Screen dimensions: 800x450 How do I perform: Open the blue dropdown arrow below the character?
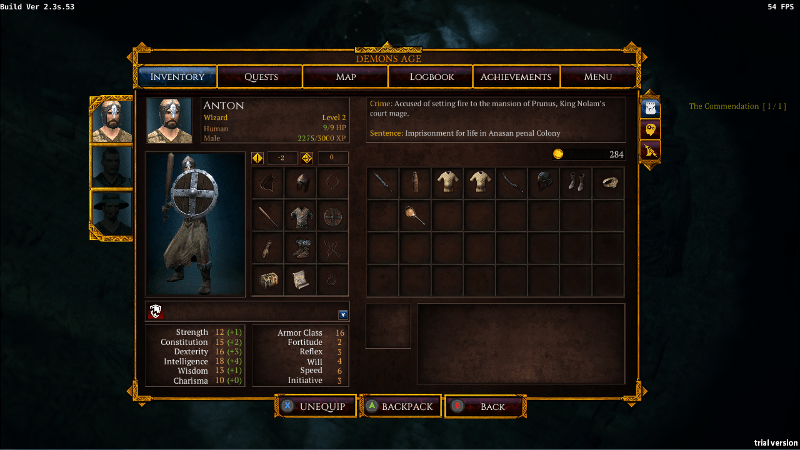tap(342, 314)
